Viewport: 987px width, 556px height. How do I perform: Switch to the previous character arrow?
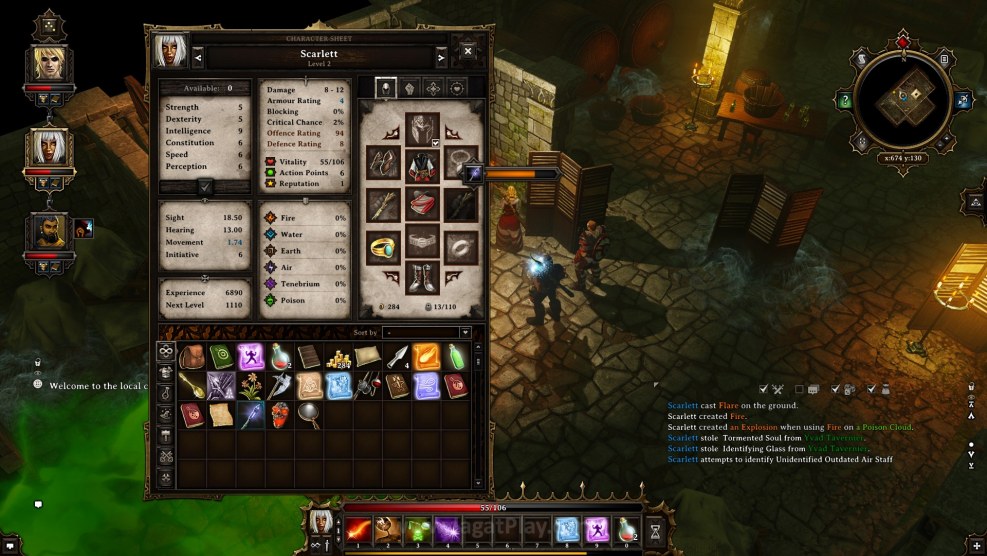point(198,57)
